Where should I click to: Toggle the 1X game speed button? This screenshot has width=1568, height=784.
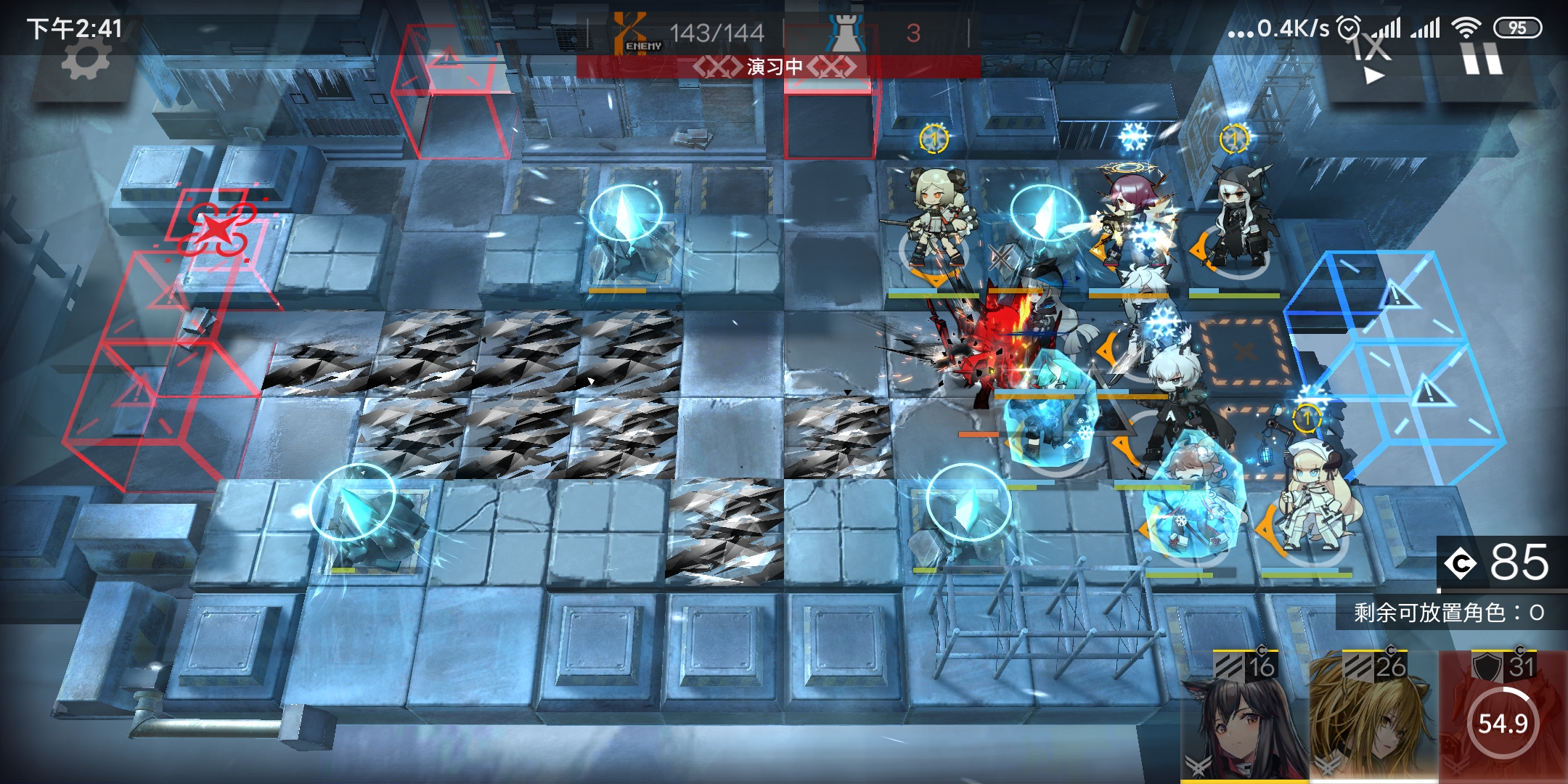coord(1372,60)
